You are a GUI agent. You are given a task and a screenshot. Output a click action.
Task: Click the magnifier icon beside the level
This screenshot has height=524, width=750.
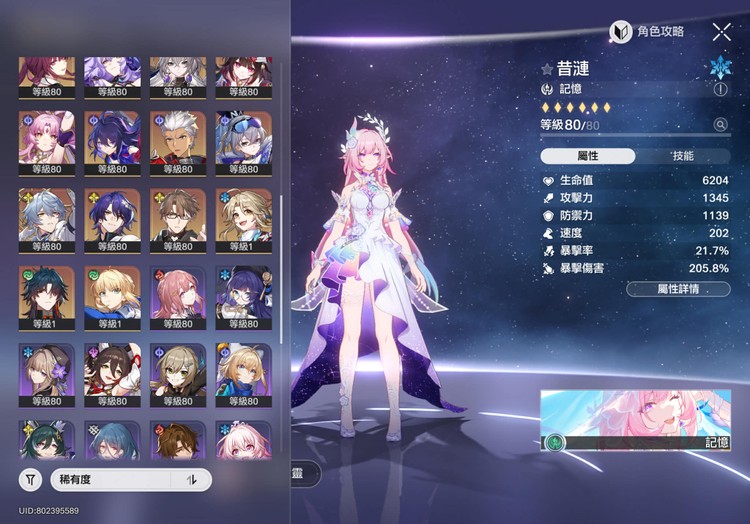coord(720,125)
